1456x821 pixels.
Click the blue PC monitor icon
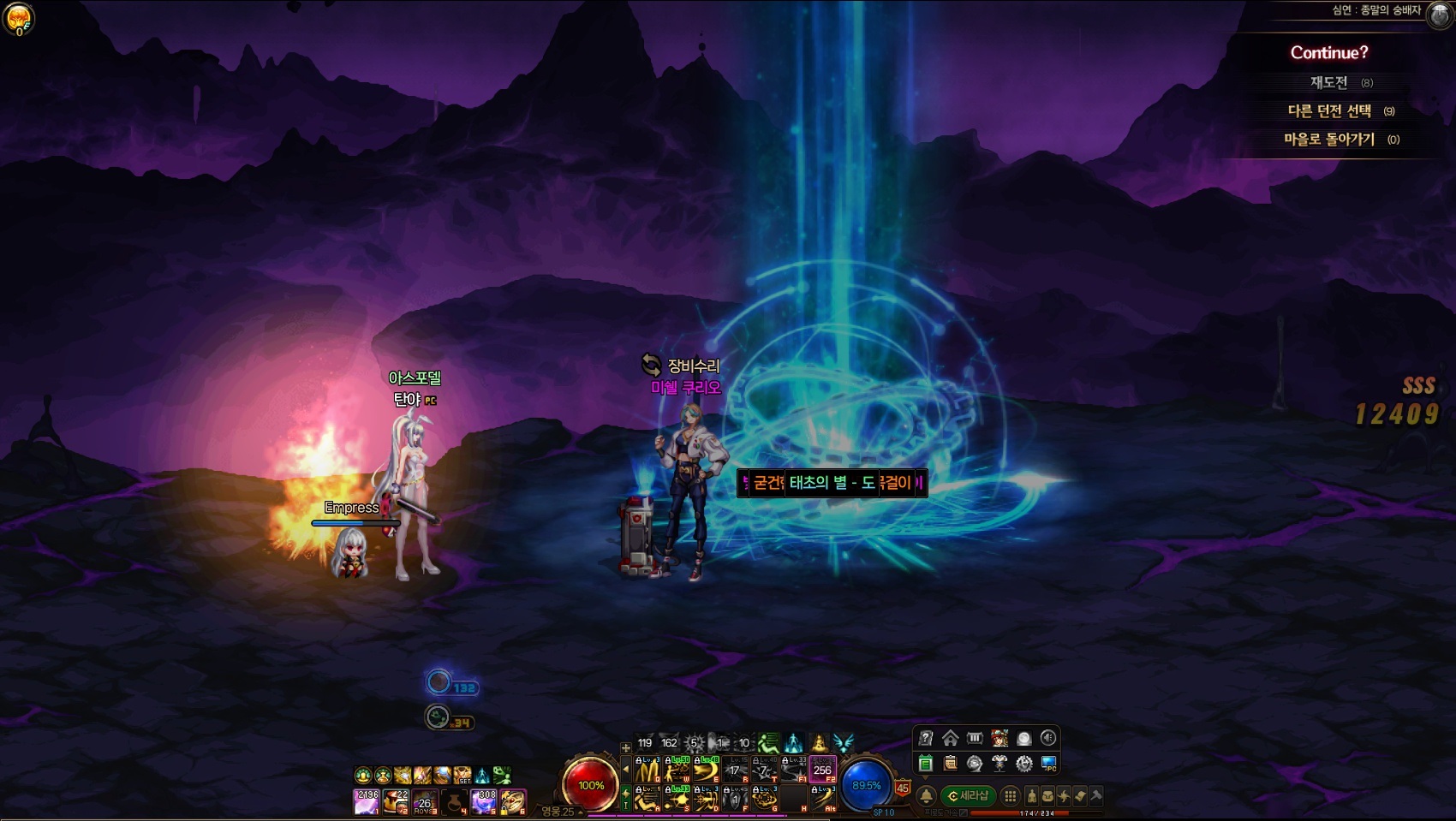(x=1048, y=764)
